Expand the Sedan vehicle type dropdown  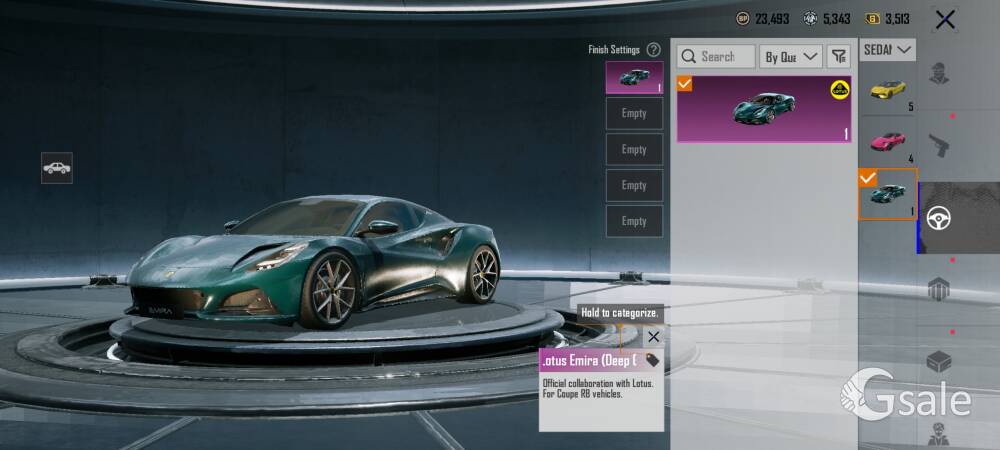click(x=888, y=49)
